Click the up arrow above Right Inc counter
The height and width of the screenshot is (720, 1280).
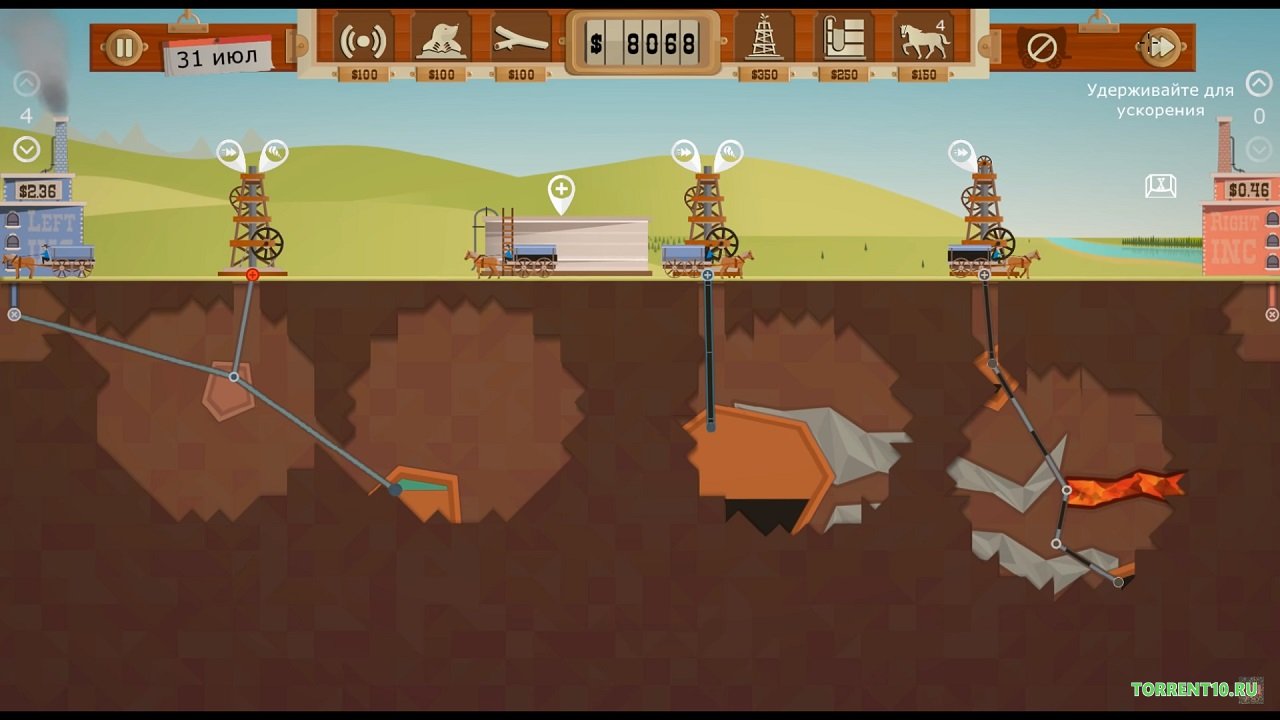point(1259,83)
